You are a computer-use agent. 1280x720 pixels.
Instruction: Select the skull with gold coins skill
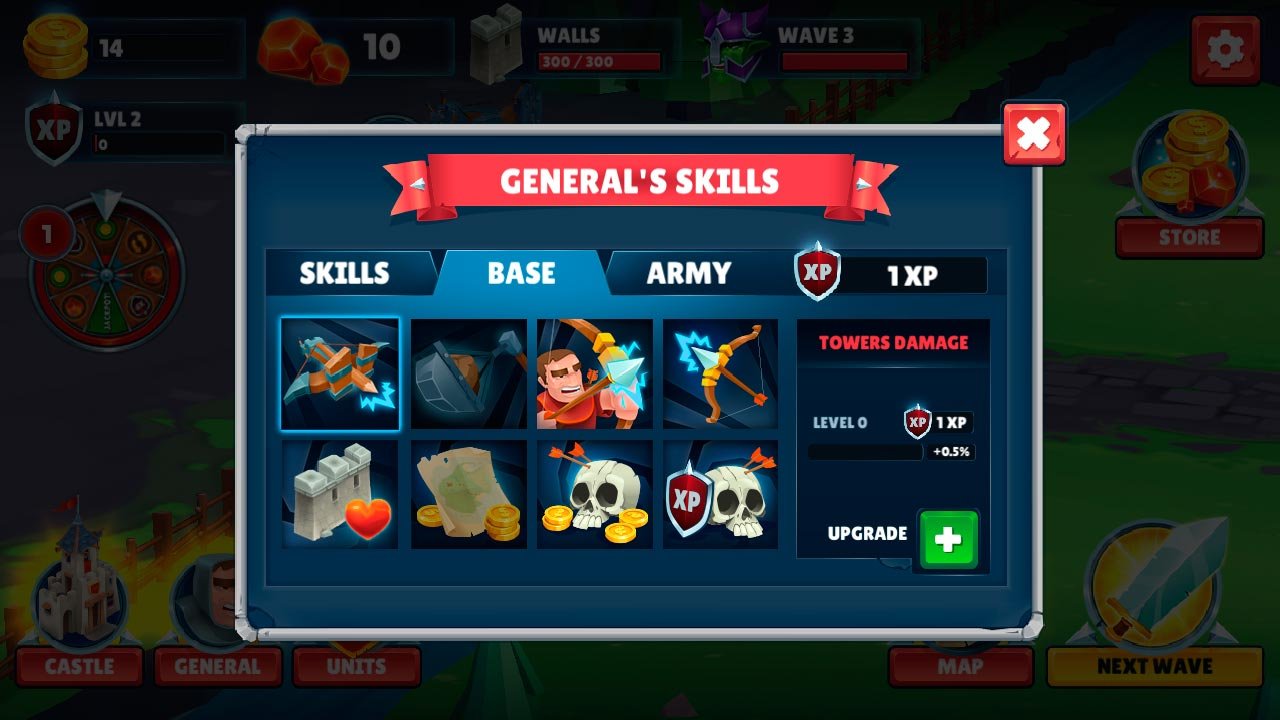coord(595,495)
